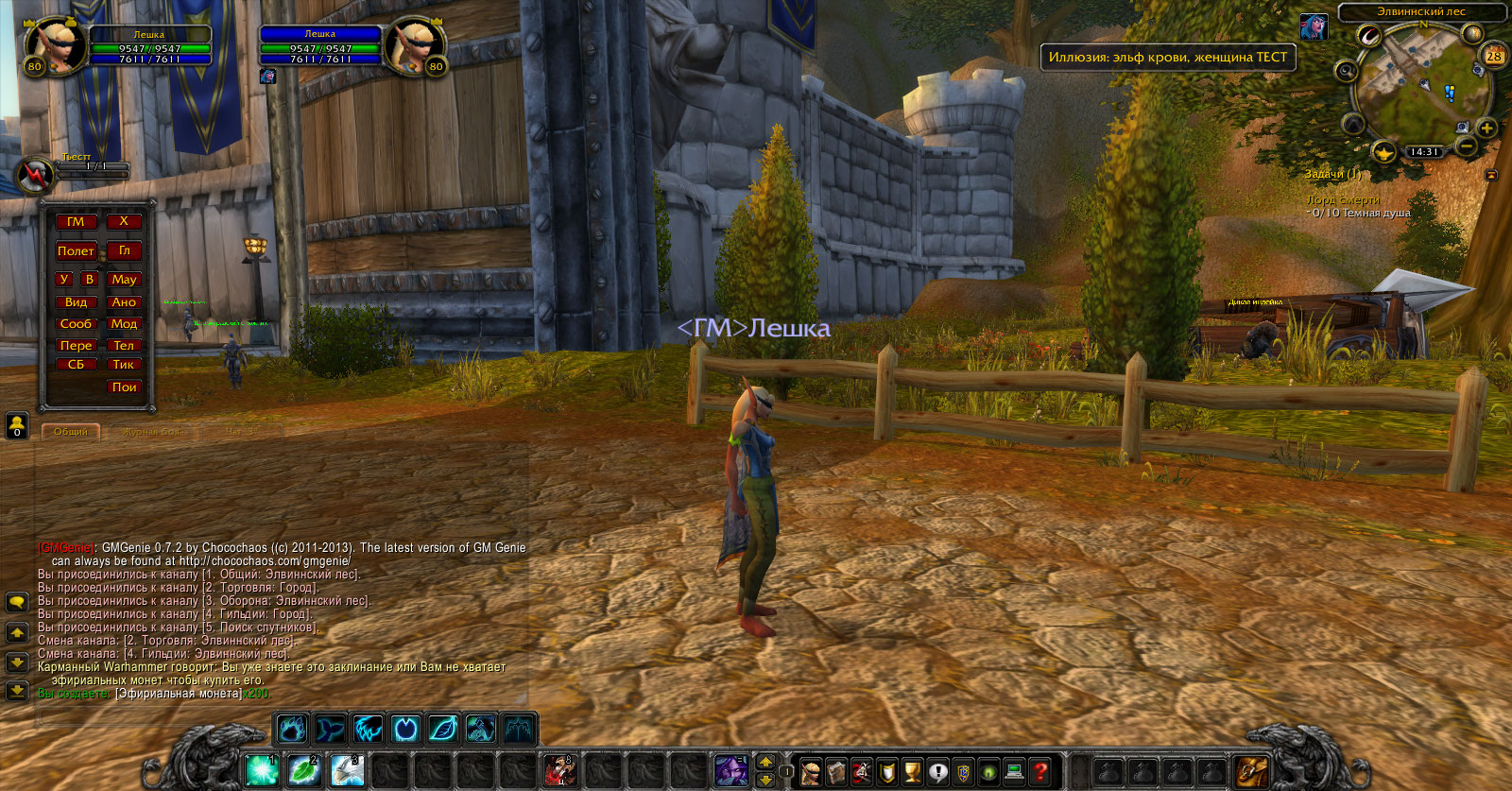Collapse the Задачи quest tracker
This screenshot has height=791, width=1512.
1491,175
